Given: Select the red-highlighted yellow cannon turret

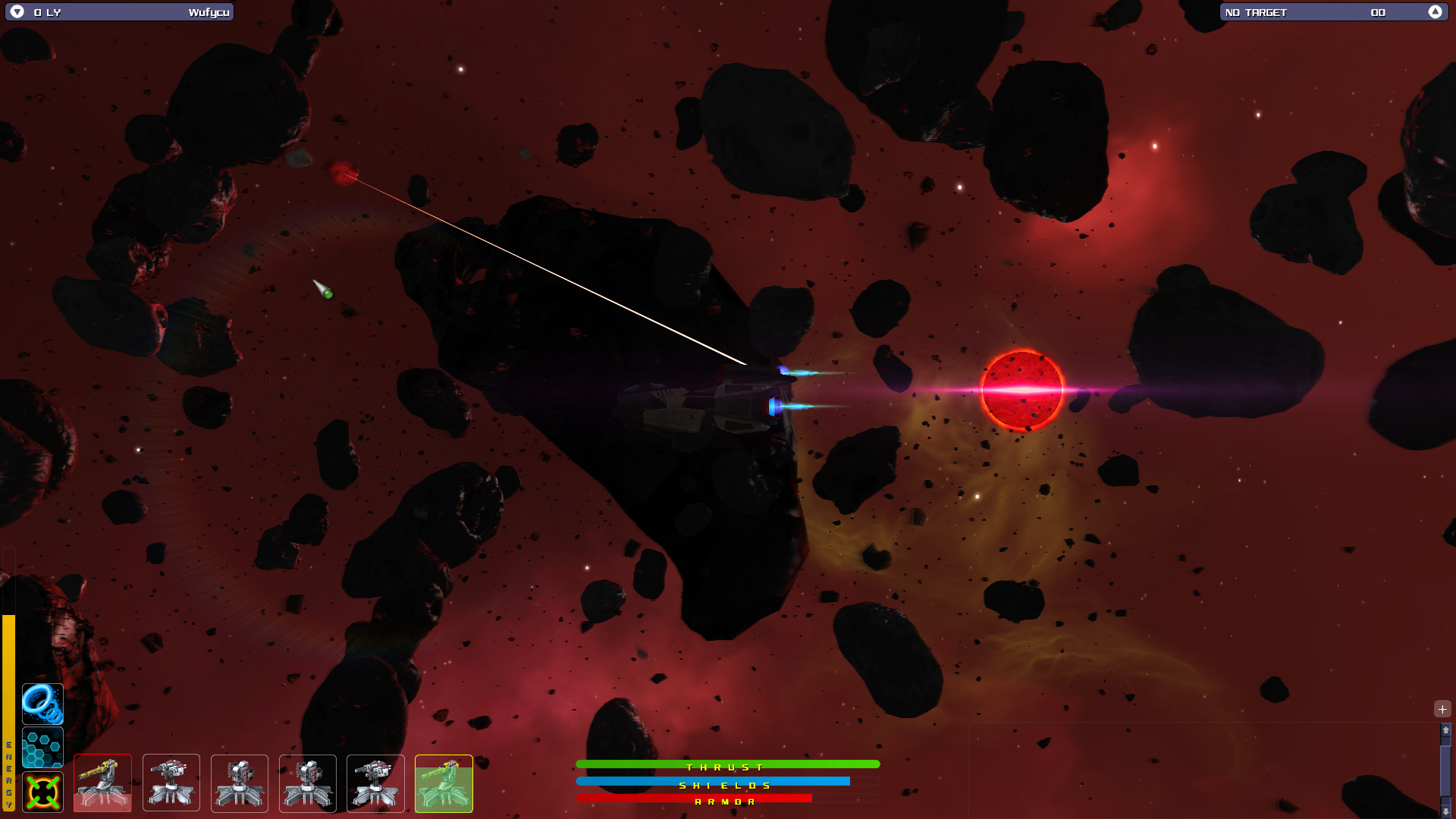Looking at the screenshot, I should (102, 783).
